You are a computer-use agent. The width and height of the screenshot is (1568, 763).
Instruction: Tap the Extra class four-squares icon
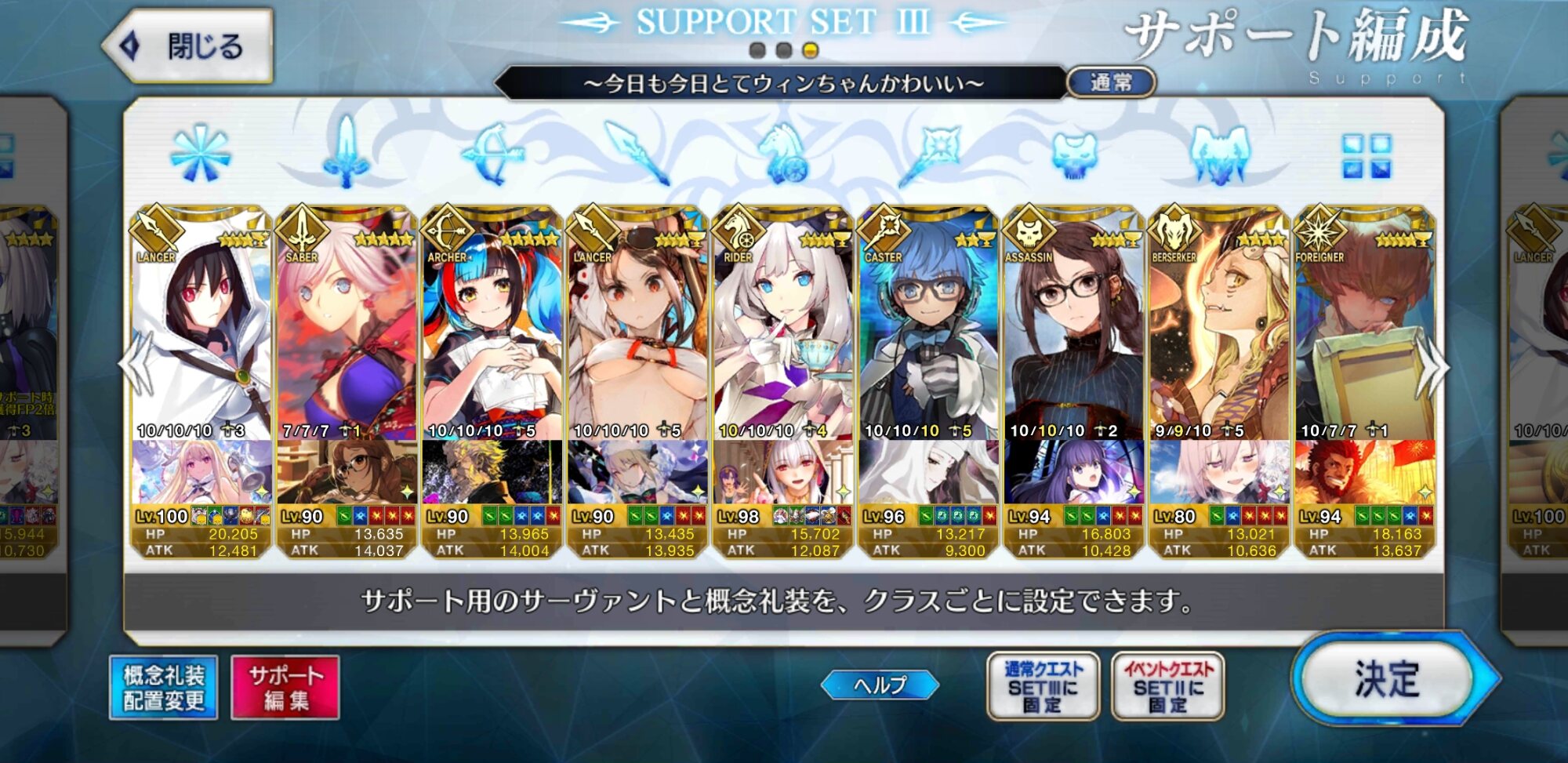pyautogui.click(x=1366, y=154)
